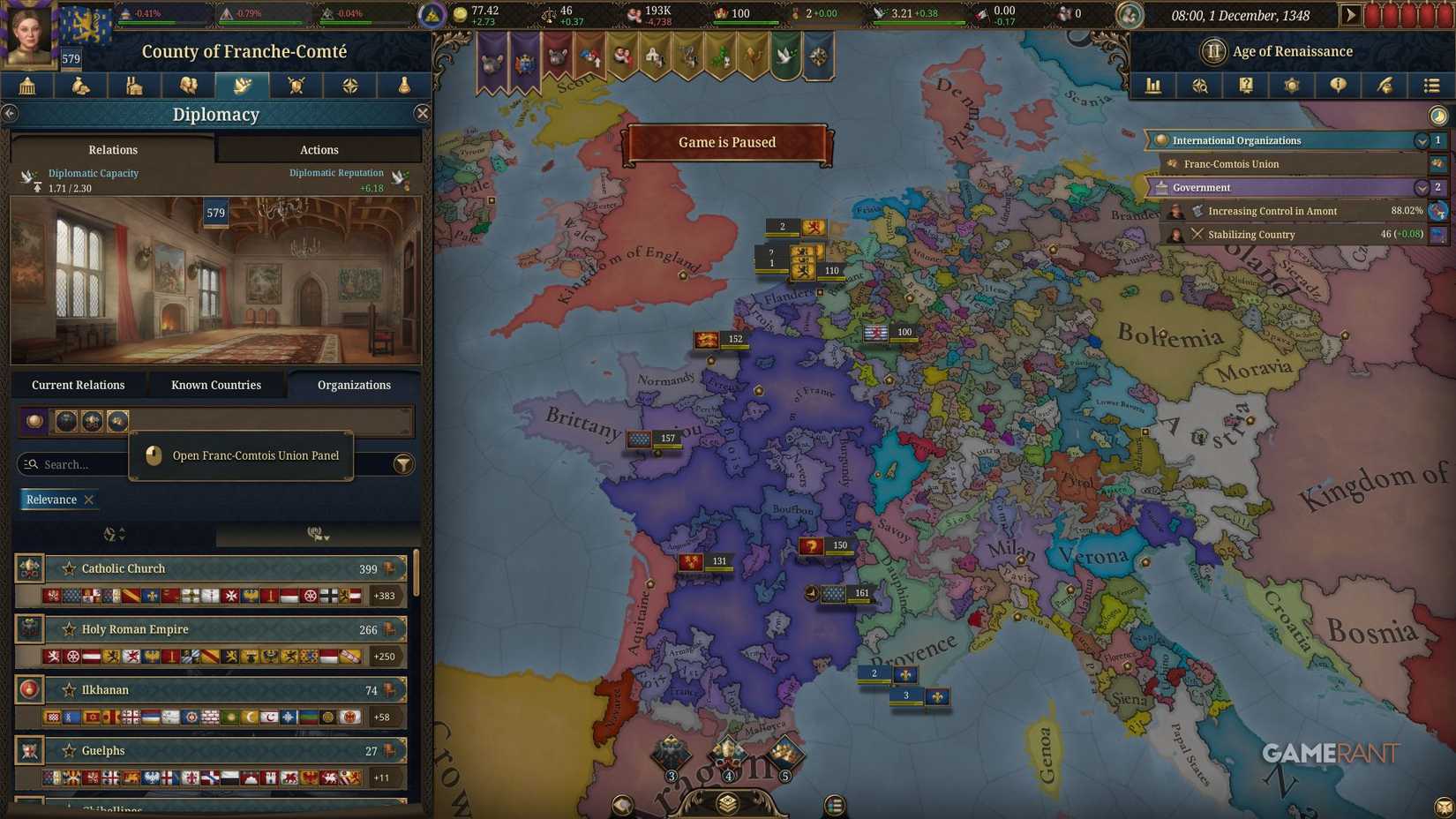Open the help book icon with question mark
Image resolution: width=1456 pixels, height=819 pixels.
point(1247,86)
